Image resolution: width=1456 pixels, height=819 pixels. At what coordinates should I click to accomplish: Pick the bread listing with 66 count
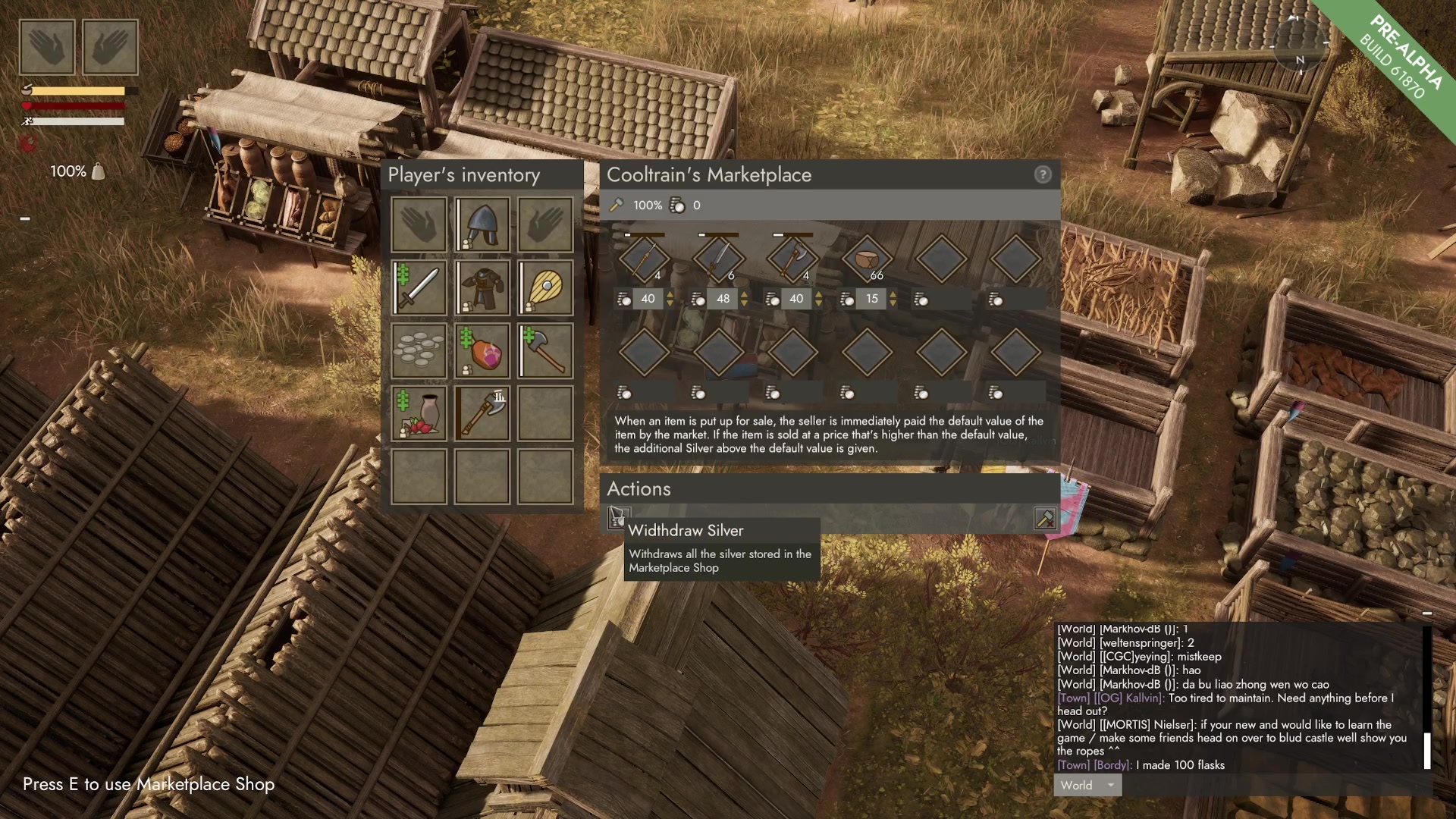click(x=867, y=259)
